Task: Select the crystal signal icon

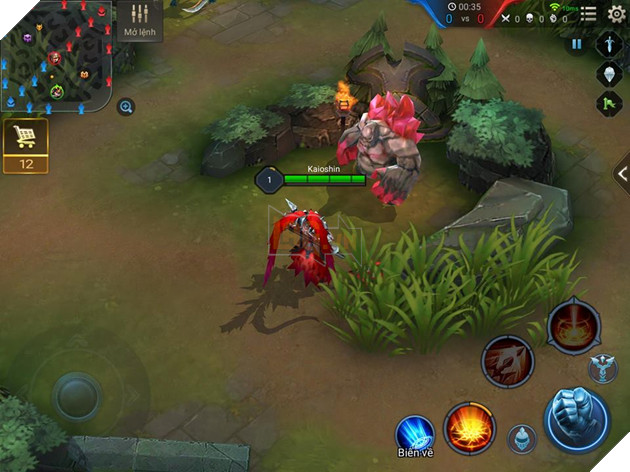Action: coord(609,74)
